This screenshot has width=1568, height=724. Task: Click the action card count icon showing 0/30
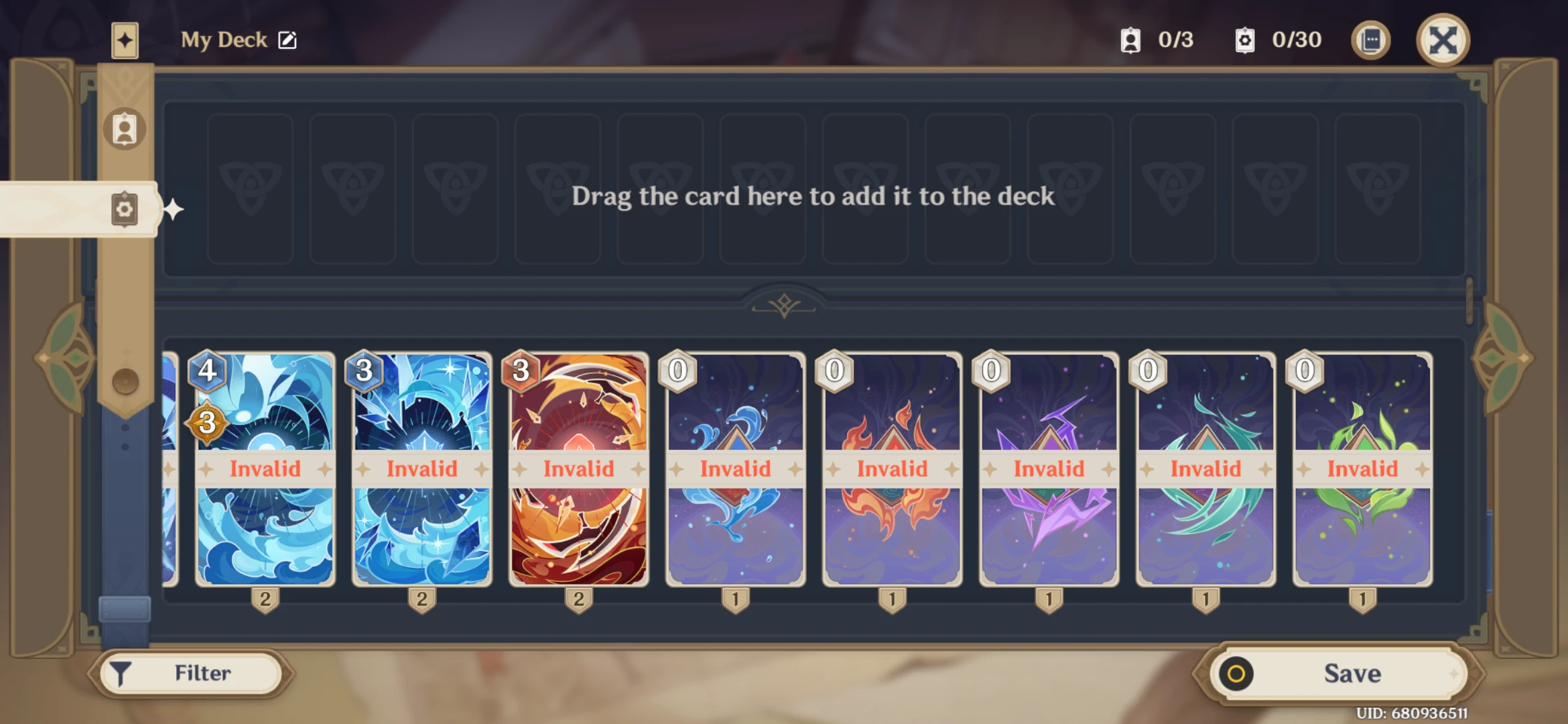[1246, 40]
